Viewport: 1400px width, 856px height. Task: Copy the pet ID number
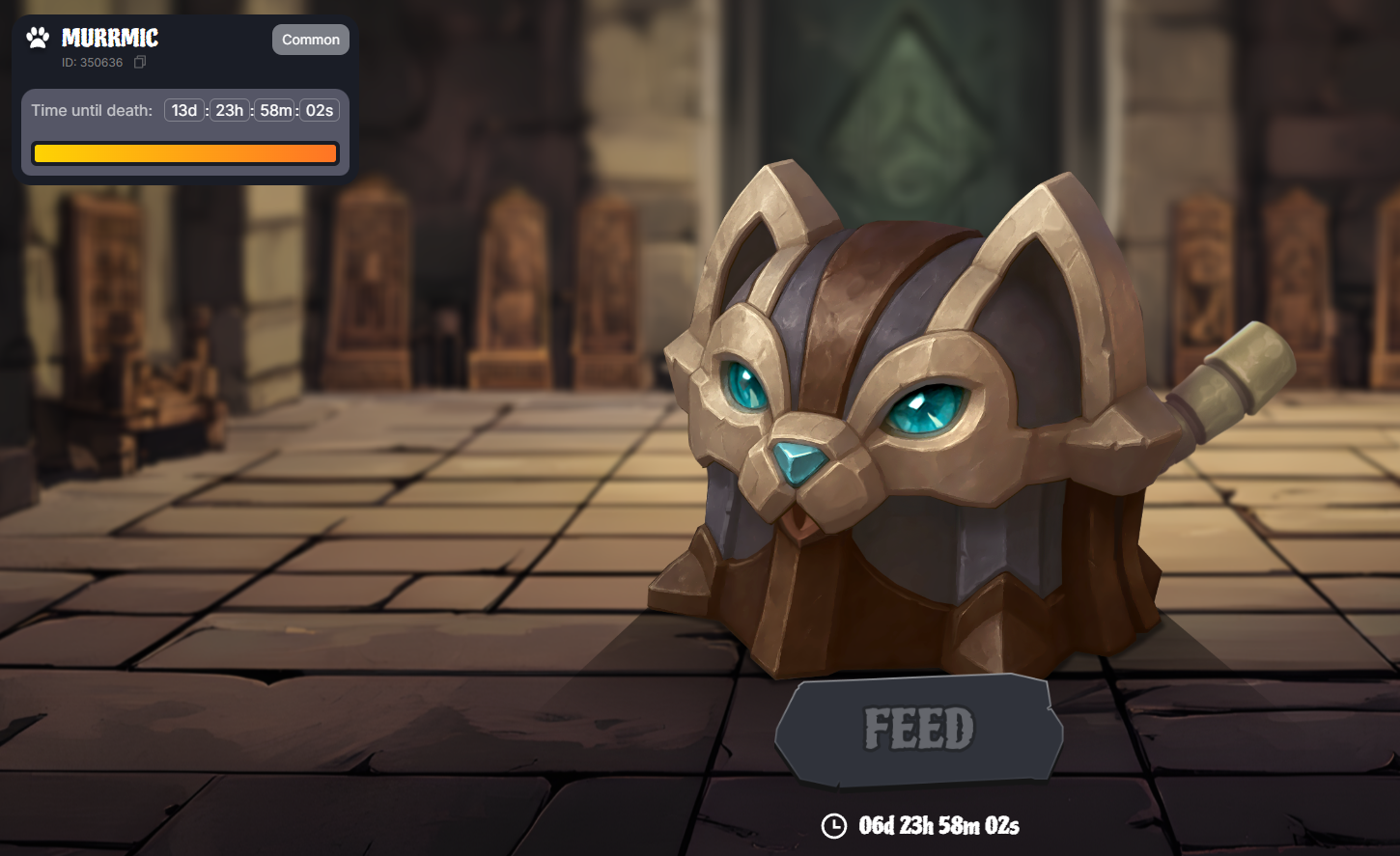(140, 63)
